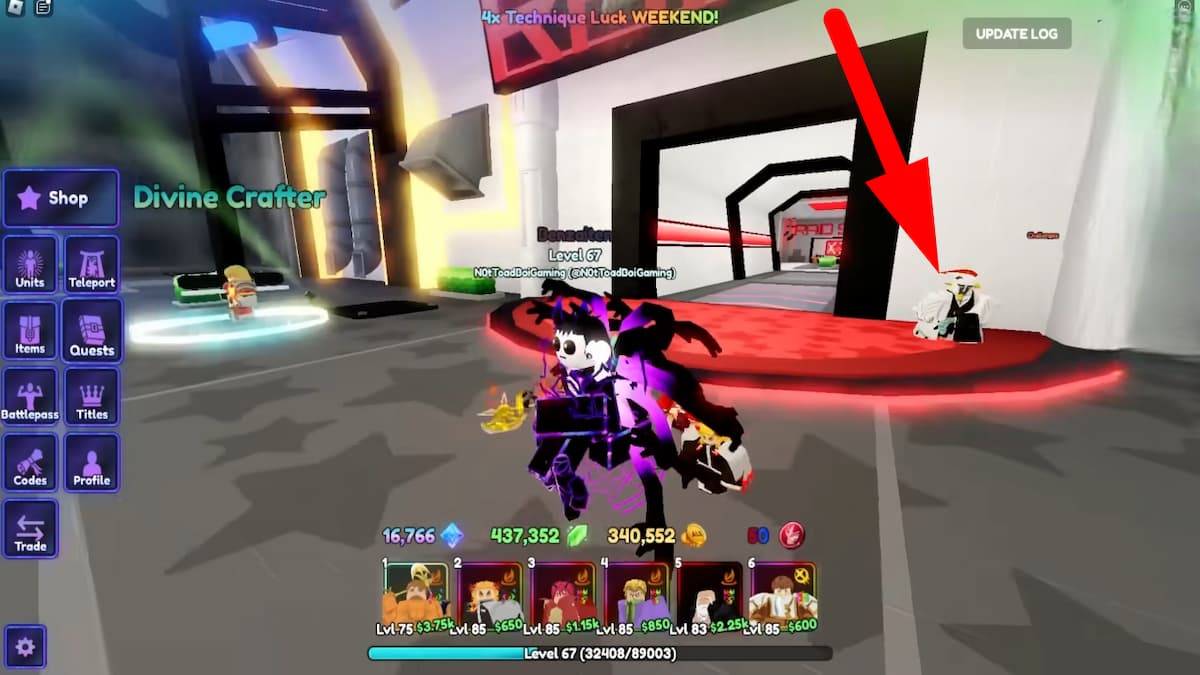
Task: Open the Roblox menu icon
Action: (x=13, y=8)
